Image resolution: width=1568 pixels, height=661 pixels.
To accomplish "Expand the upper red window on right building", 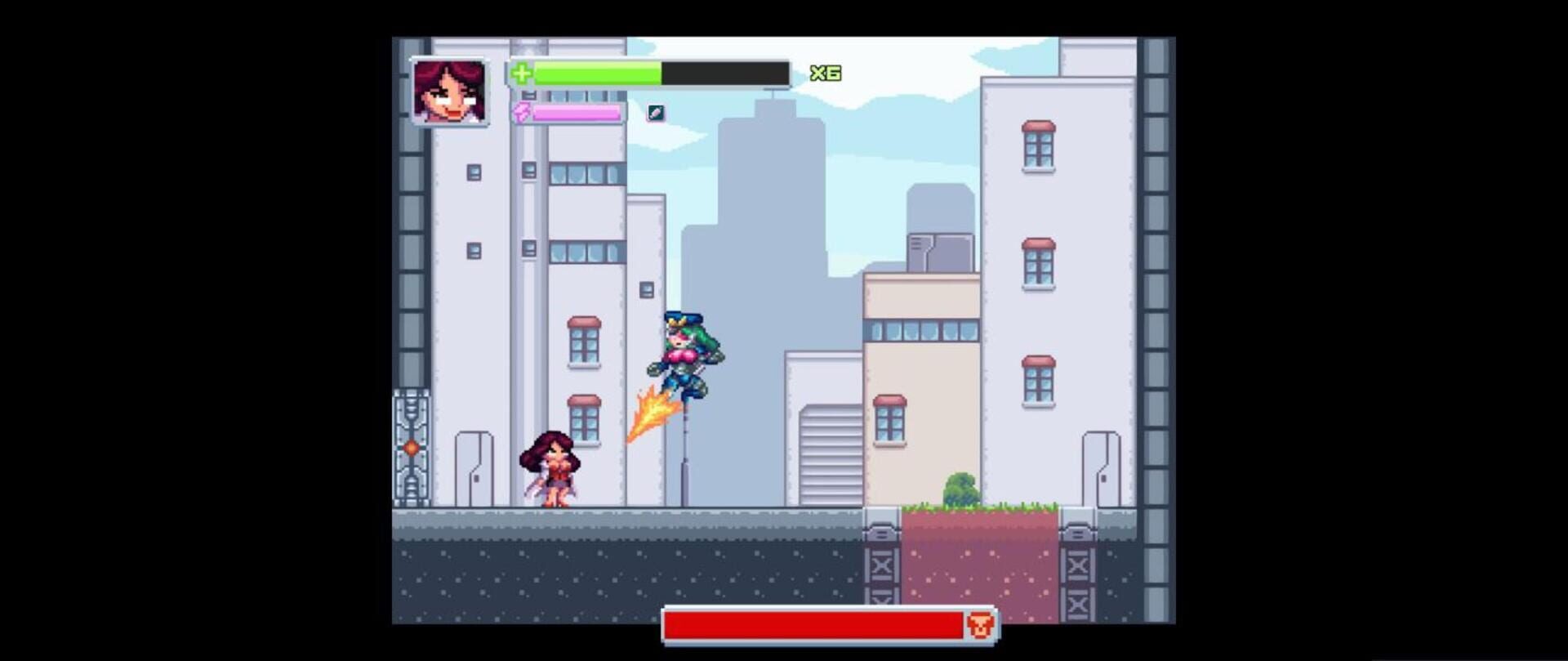I will coord(1037,147).
